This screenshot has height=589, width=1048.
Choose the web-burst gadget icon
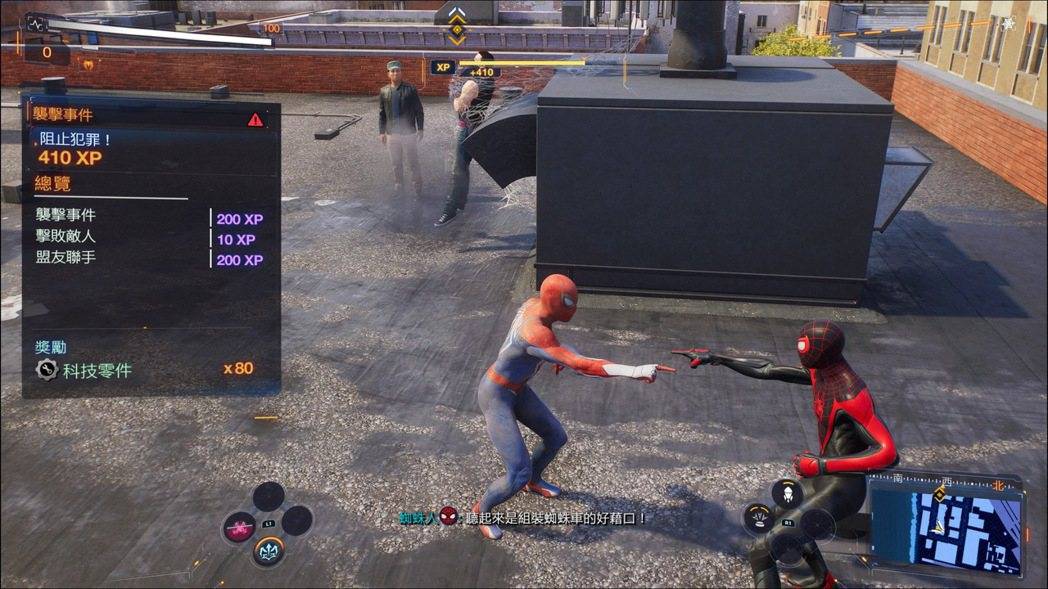pos(759,517)
